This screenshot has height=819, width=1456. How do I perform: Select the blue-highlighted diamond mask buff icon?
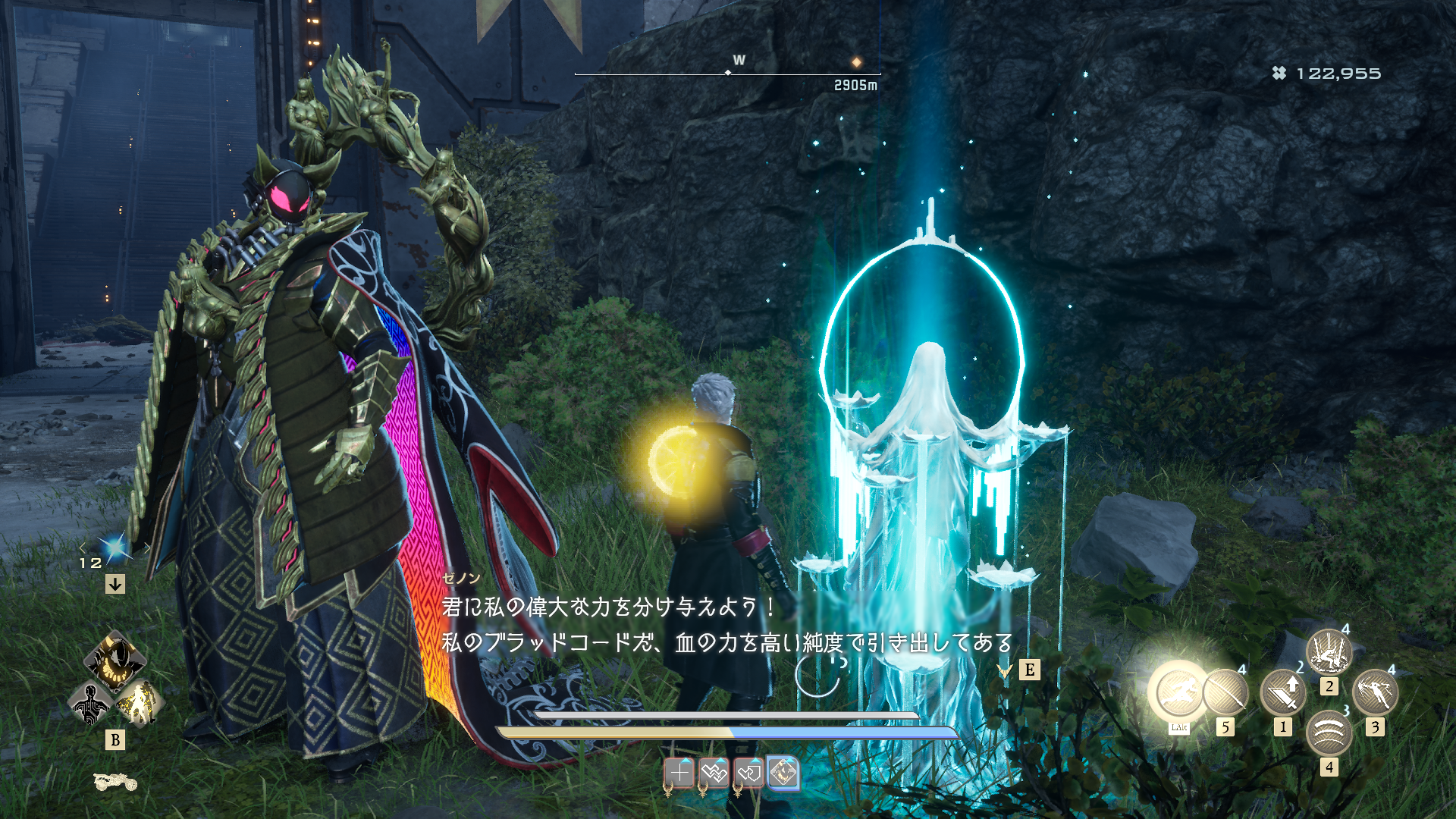pyautogui.click(x=783, y=773)
